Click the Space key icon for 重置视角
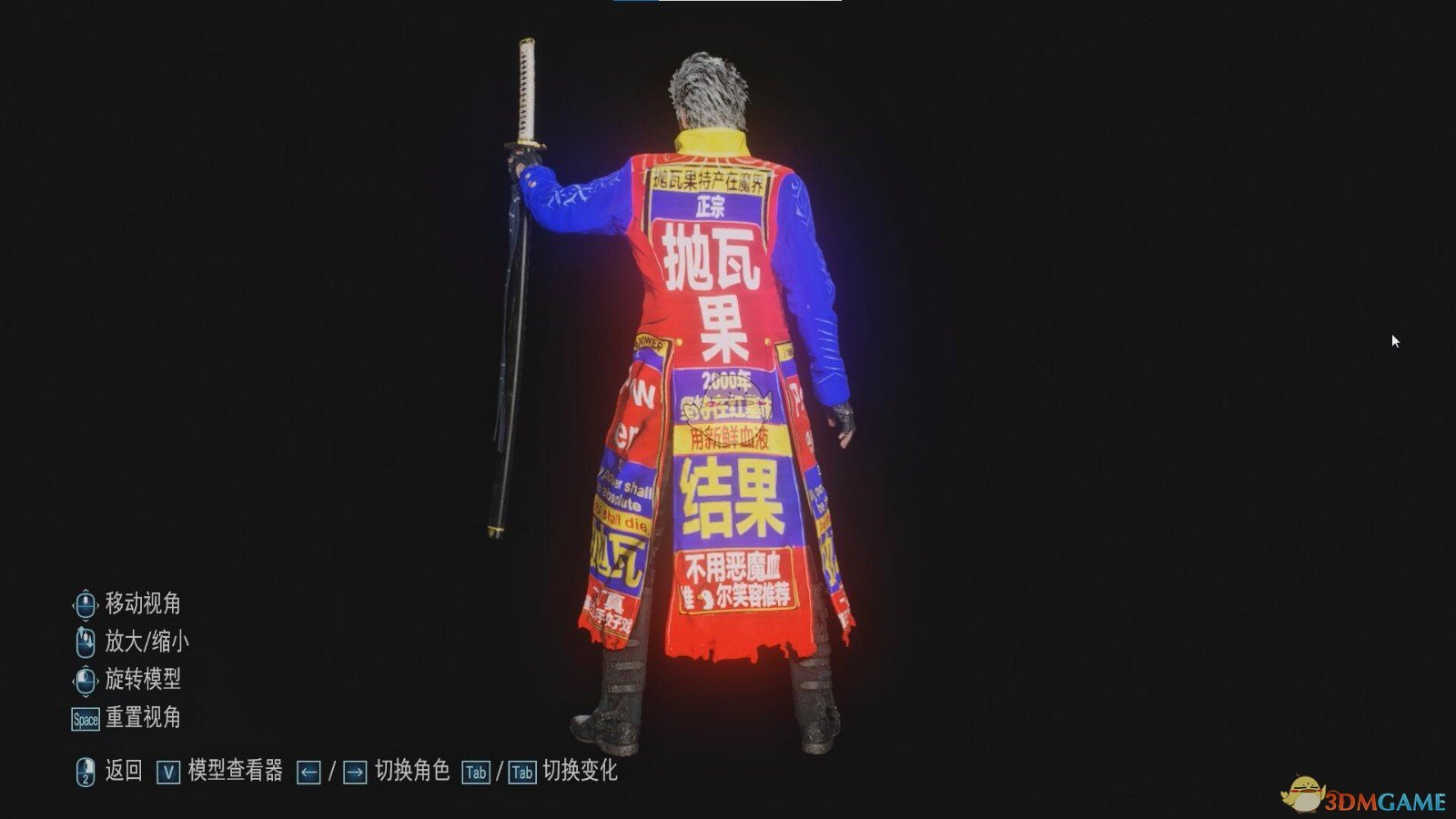The width and height of the screenshot is (1456, 819). click(86, 718)
